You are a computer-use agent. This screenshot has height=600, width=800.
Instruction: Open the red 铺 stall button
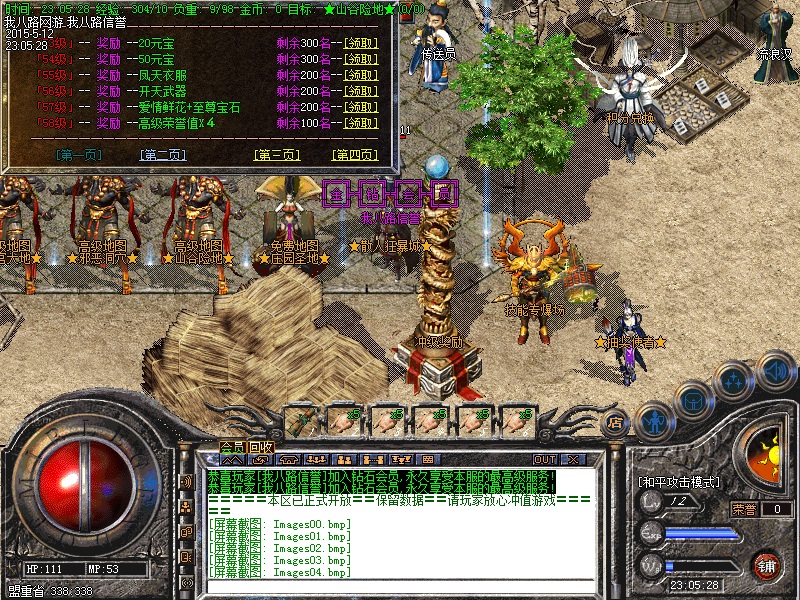coord(767,565)
